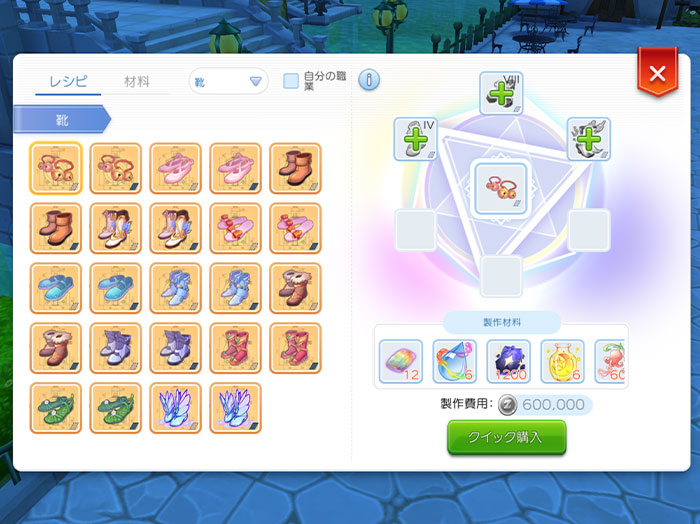Switch to the レシピ tab
Screen dimensions: 700x524
(x=68, y=82)
